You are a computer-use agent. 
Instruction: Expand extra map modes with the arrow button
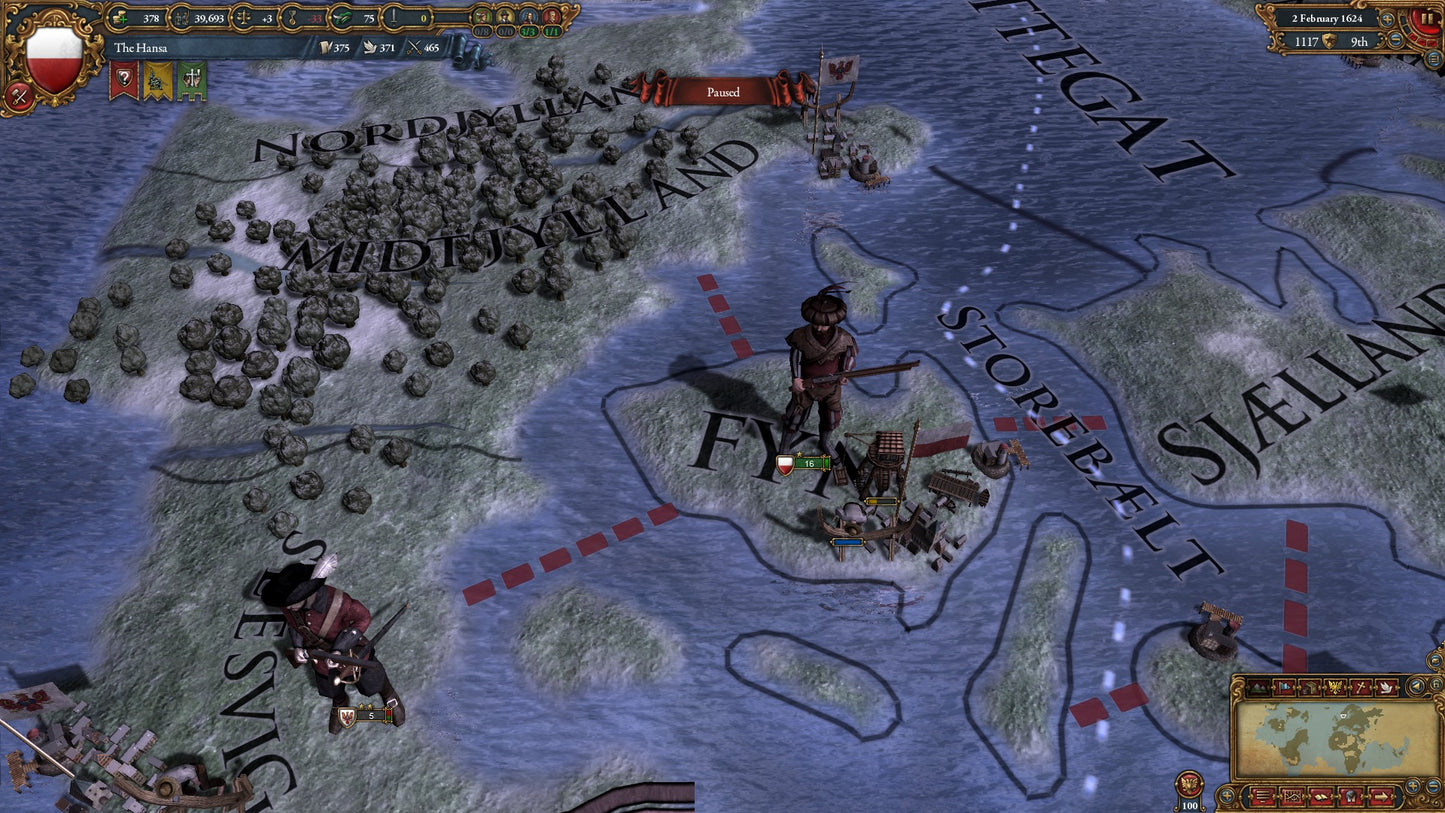[x=1382, y=796]
